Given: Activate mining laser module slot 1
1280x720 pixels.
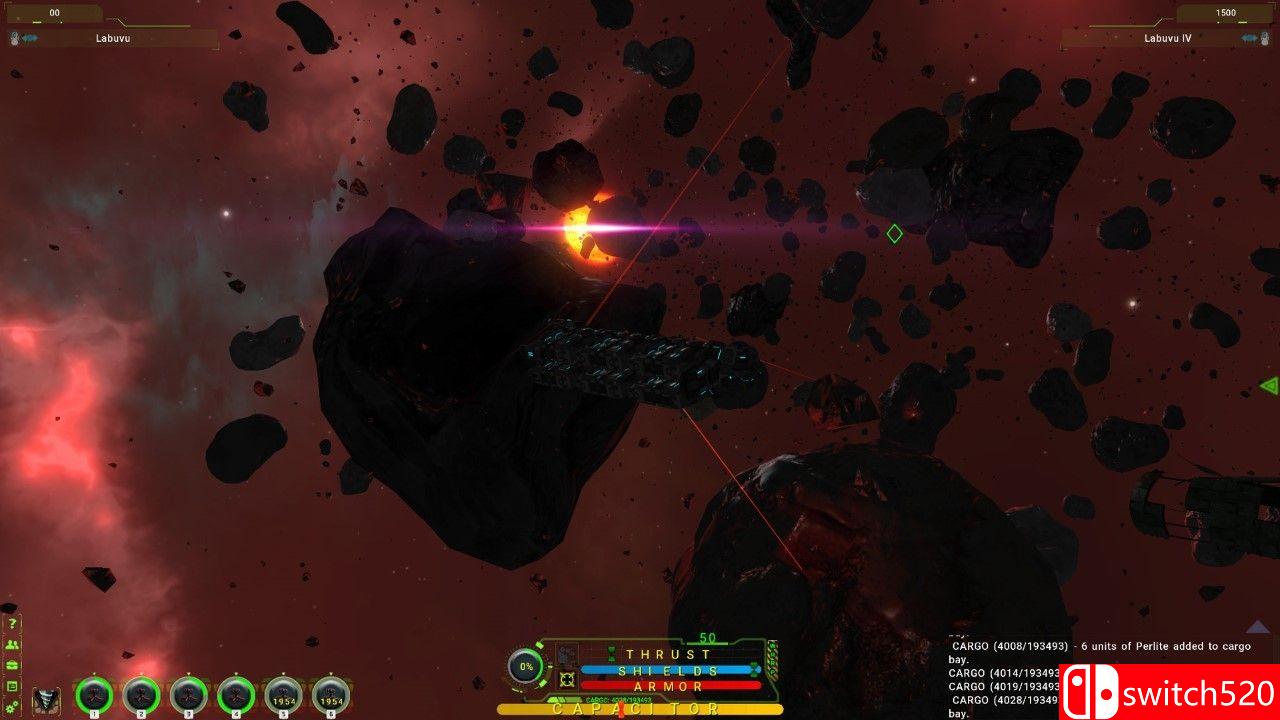Looking at the screenshot, I should (94, 694).
